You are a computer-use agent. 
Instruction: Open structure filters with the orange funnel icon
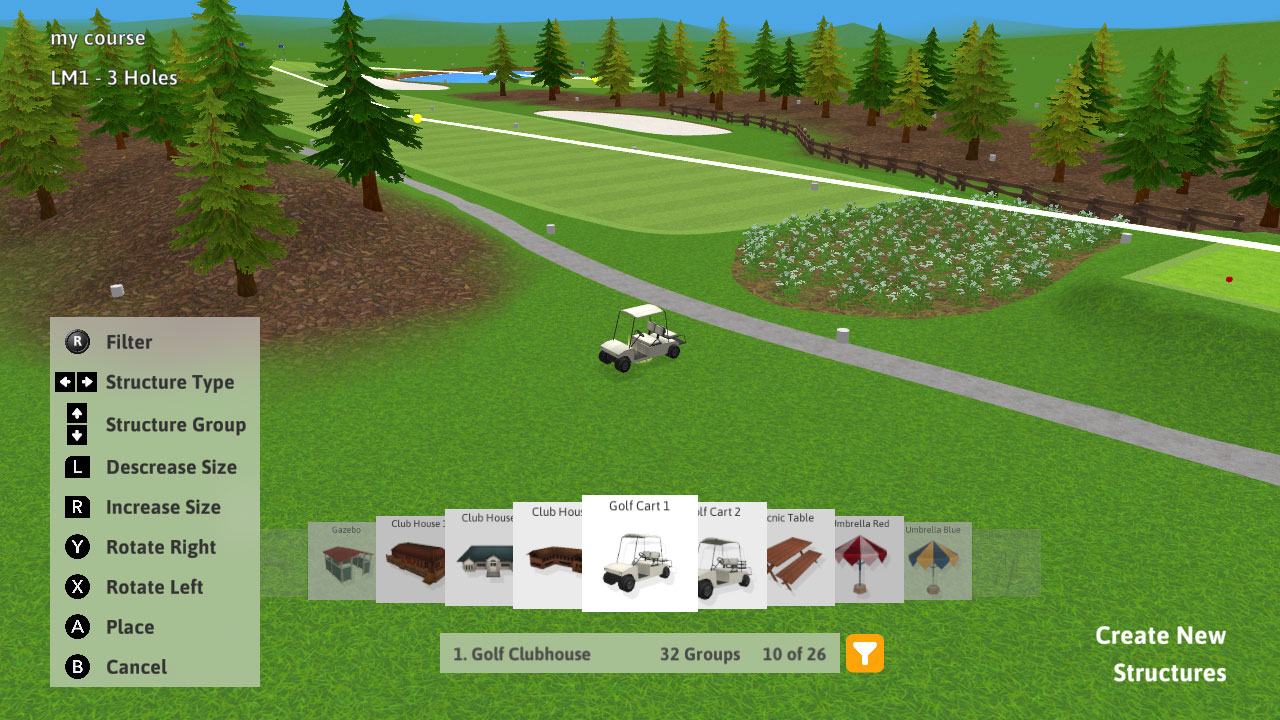click(x=866, y=654)
